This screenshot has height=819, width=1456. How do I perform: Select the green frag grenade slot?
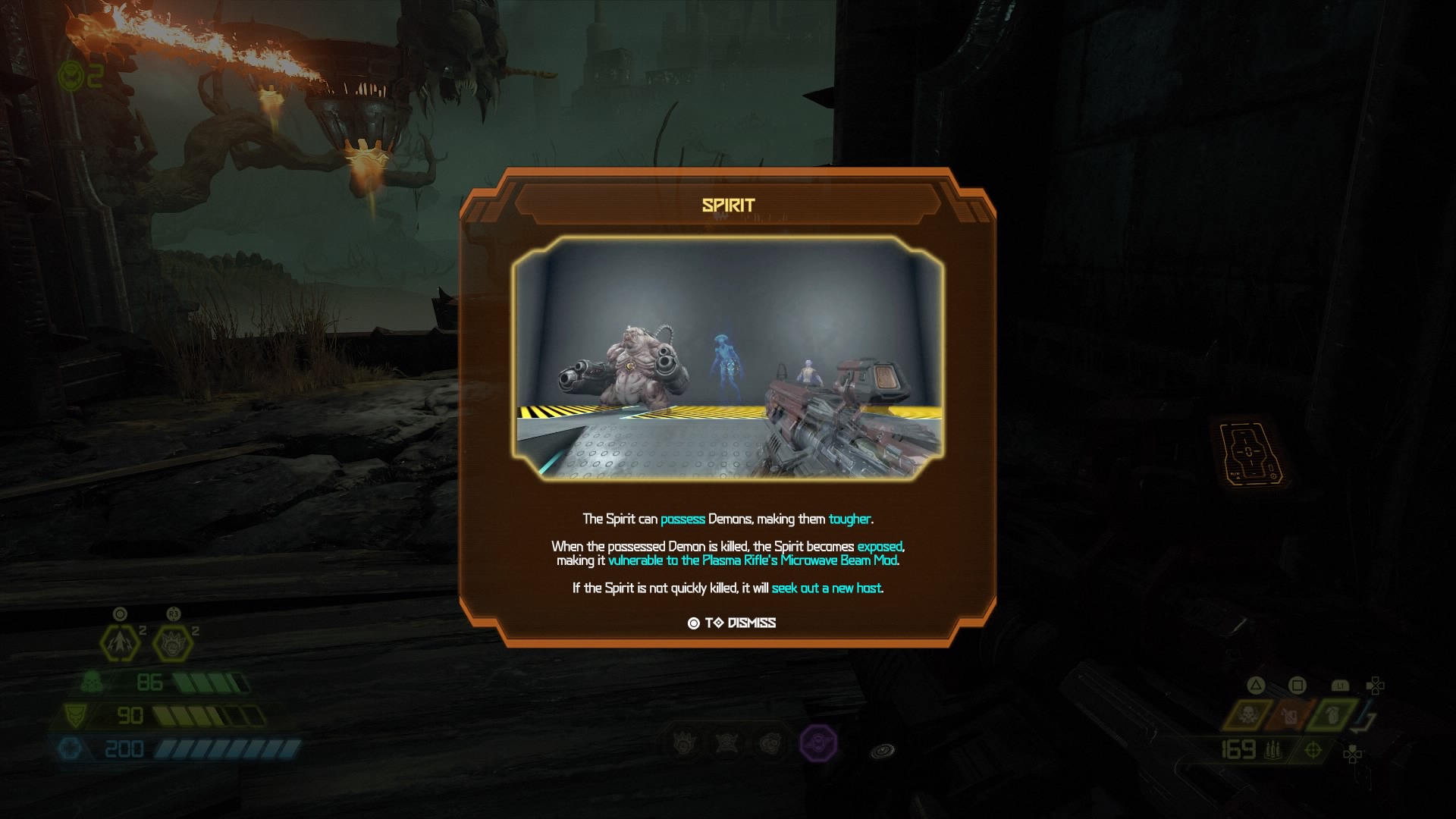pyautogui.click(x=1332, y=715)
